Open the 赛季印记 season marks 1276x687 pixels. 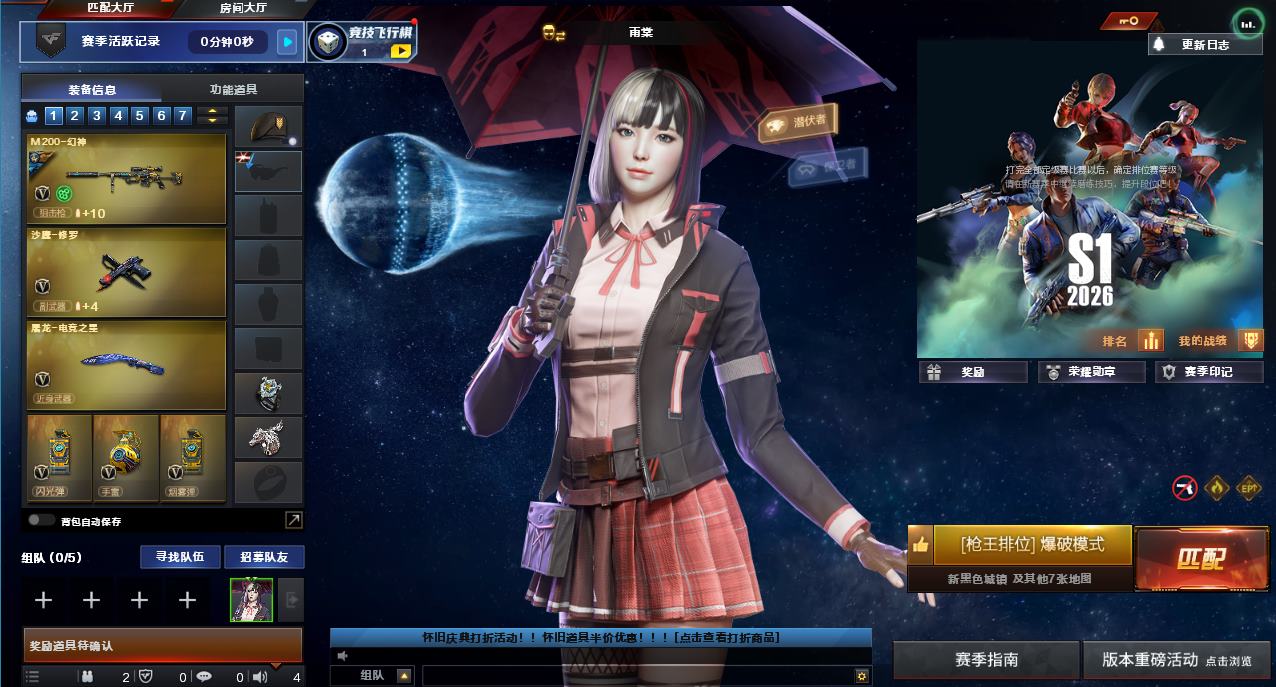coord(1208,372)
